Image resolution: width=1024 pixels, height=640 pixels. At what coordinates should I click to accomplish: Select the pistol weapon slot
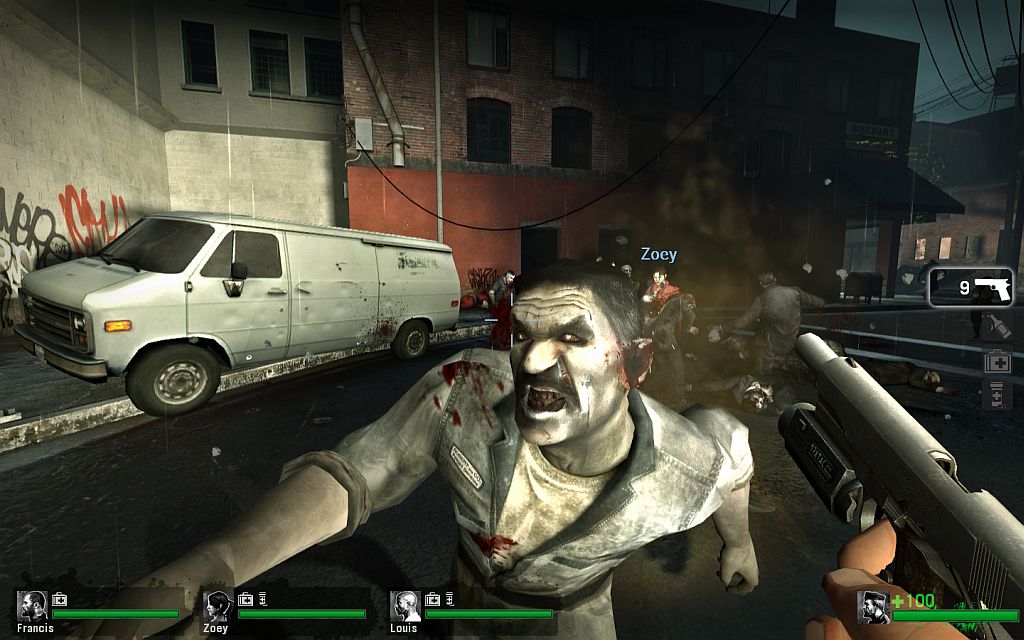[971, 287]
